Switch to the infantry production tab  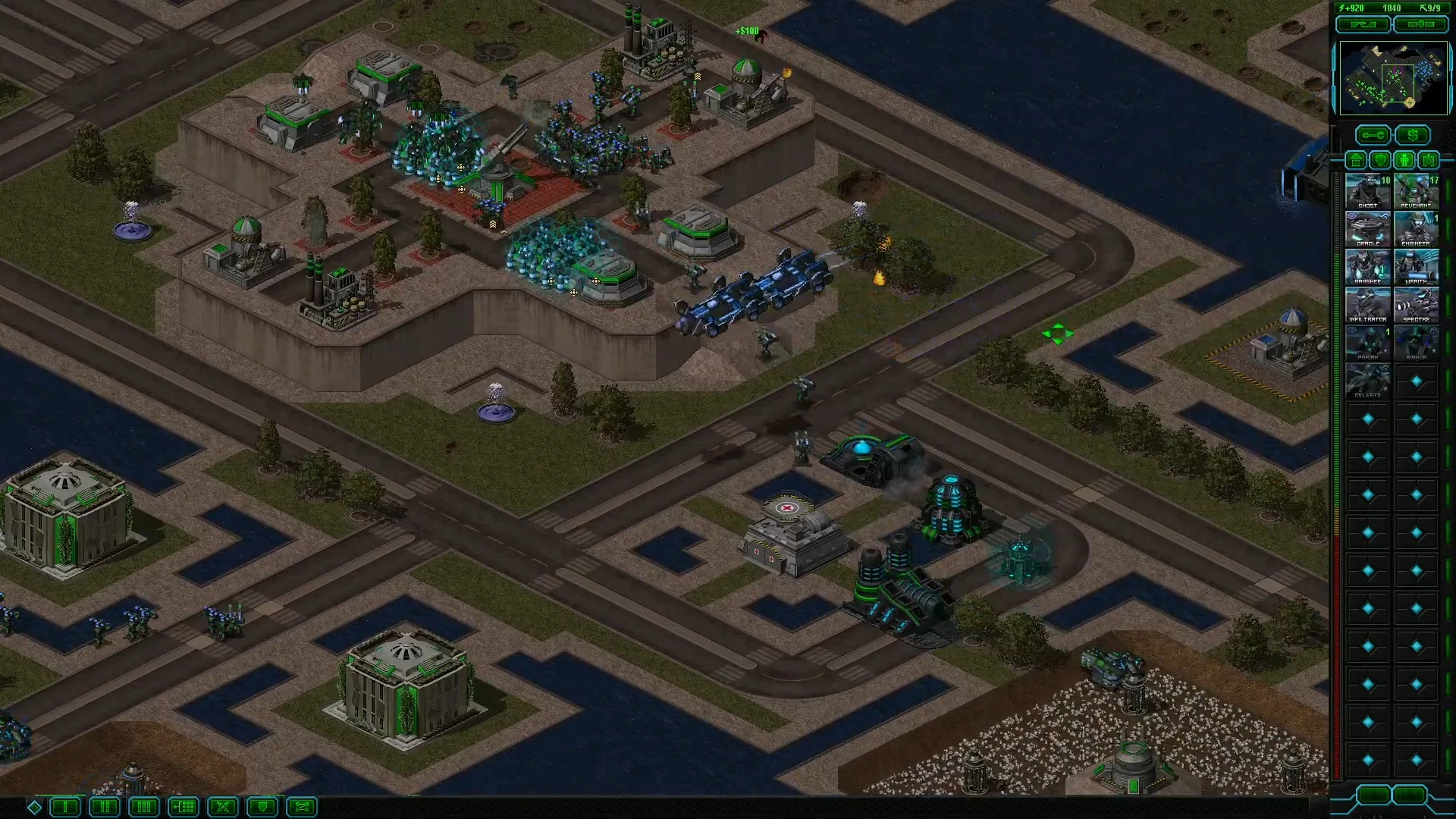(x=1405, y=160)
